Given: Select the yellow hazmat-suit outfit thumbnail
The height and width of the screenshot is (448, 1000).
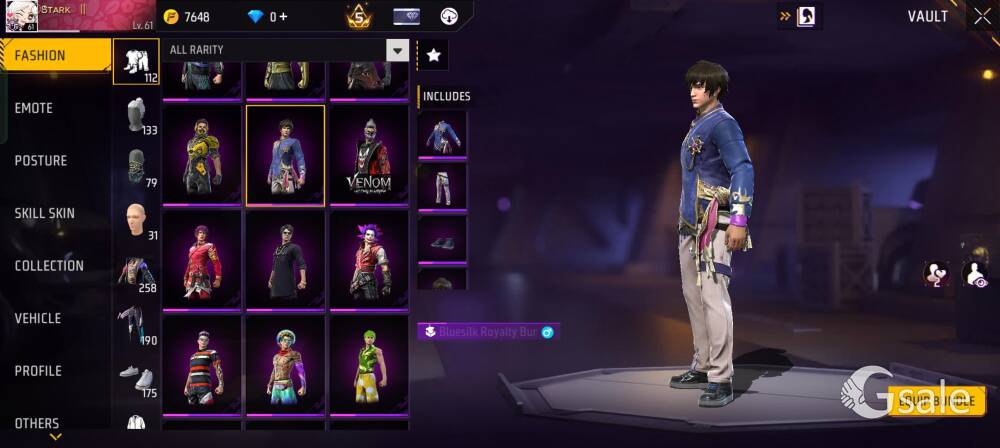Looking at the screenshot, I should click(202, 155).
